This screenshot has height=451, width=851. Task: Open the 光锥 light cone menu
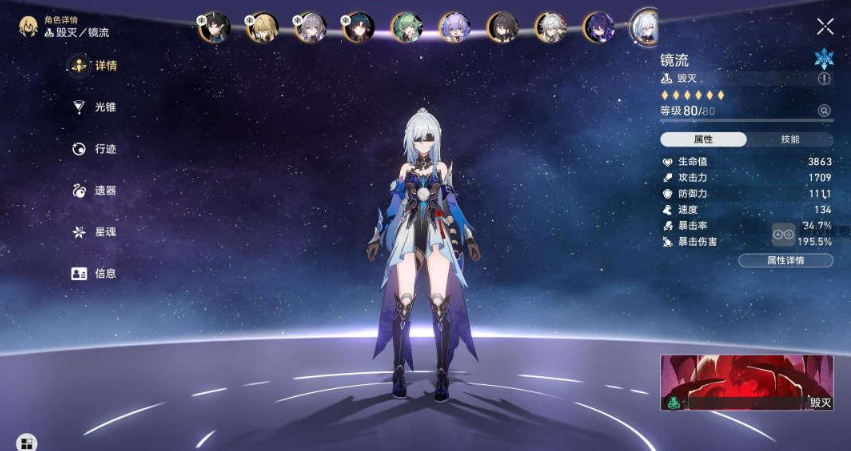tap(96, 107)
